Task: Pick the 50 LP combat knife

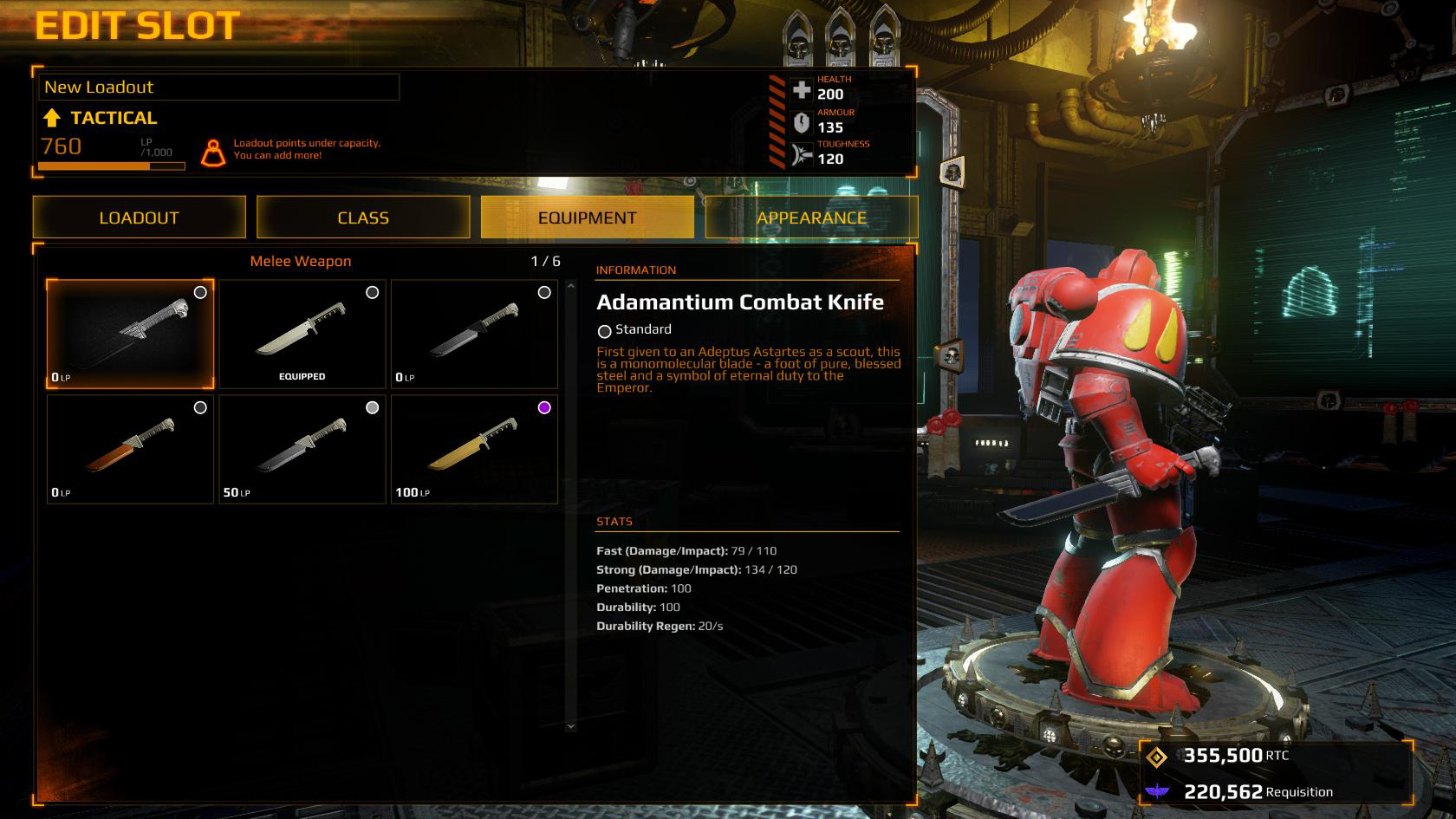Action: [302, 449]
